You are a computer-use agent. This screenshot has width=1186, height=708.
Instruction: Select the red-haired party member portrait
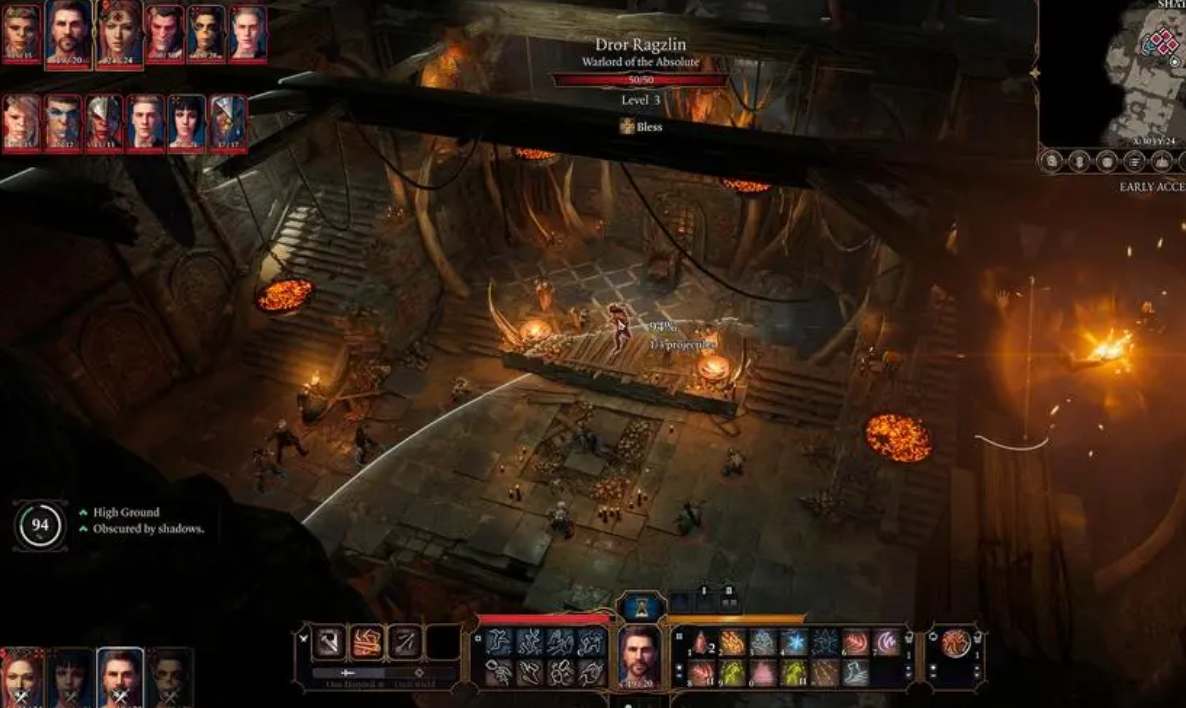pyautogui.click(x=20, y=676)
